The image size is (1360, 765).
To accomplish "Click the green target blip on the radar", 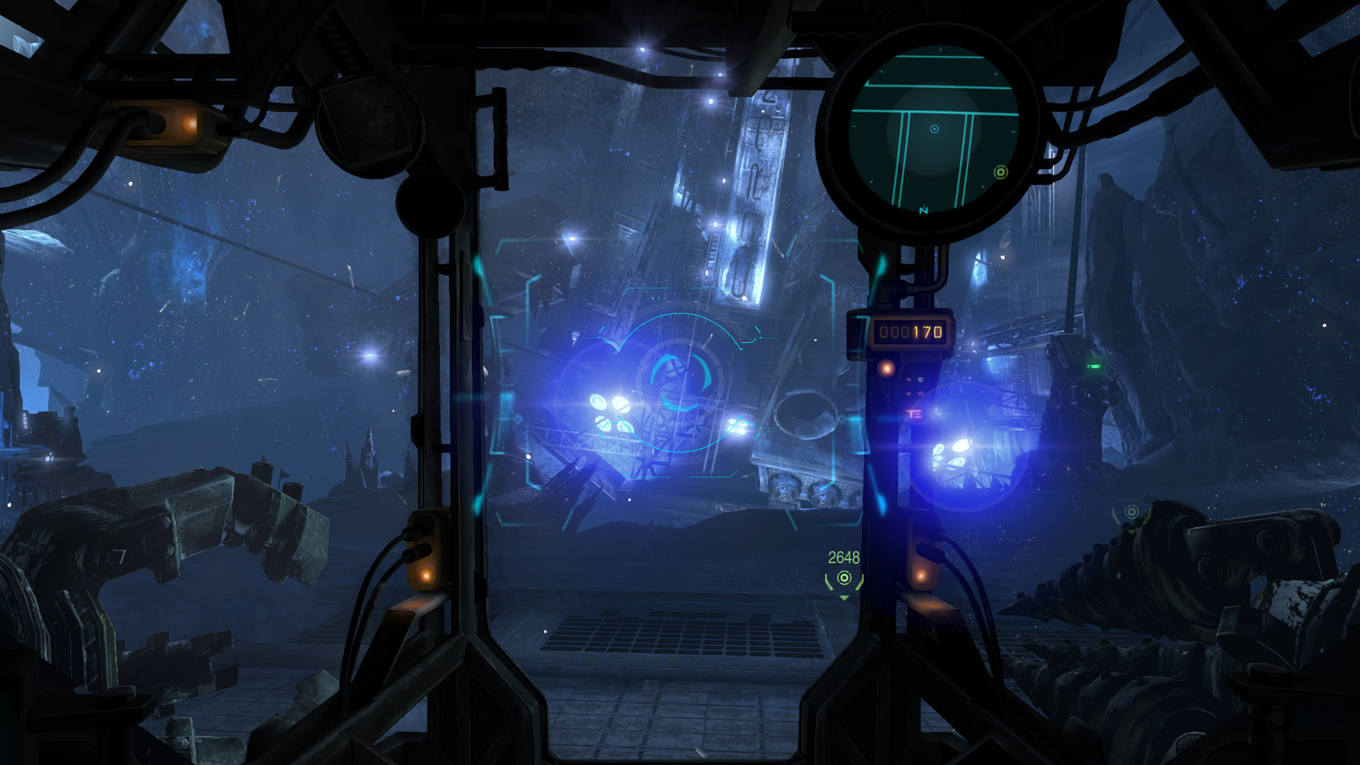I will (1000, 173).
